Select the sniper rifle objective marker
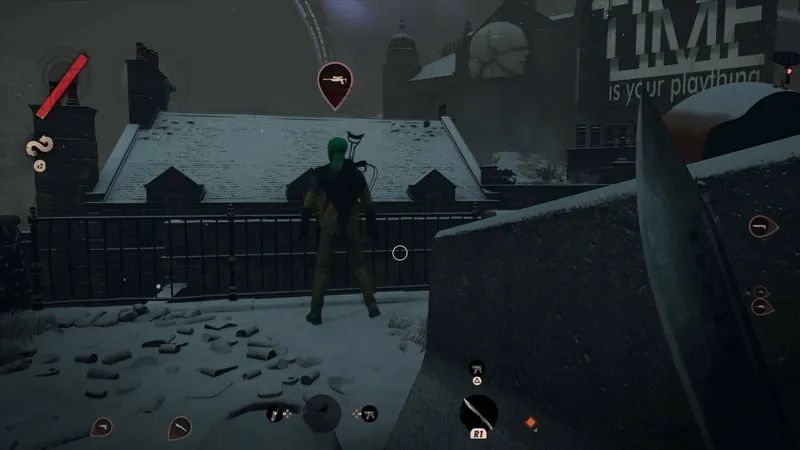 335,82
